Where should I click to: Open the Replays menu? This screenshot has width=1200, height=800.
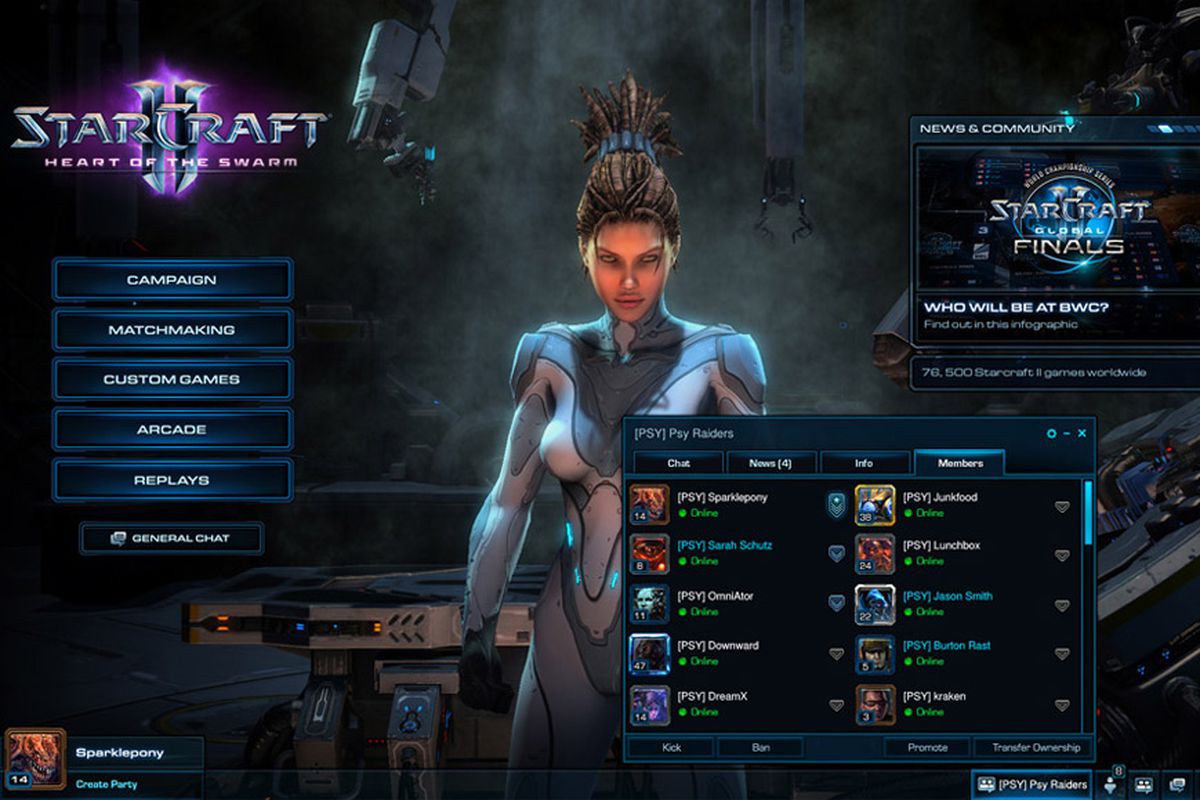point(172,480)
